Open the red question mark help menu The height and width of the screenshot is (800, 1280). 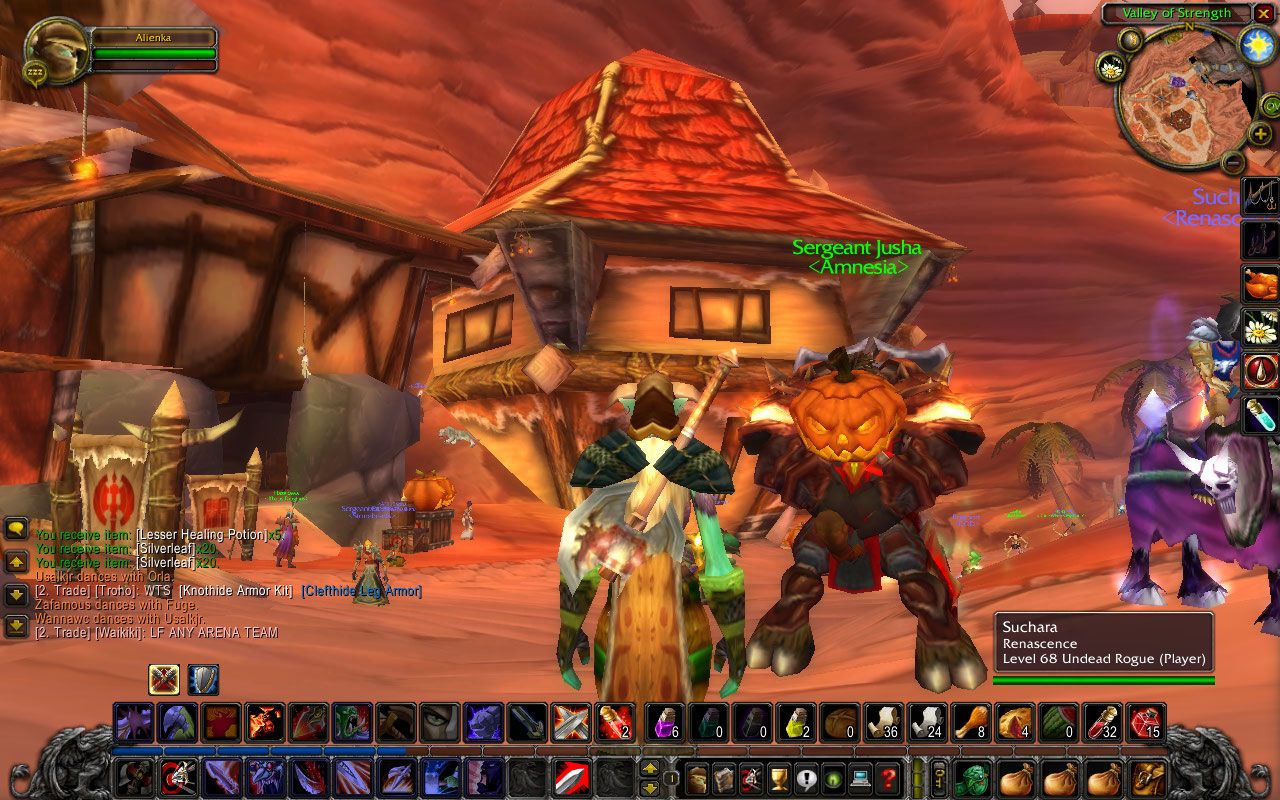coord(887,778)
